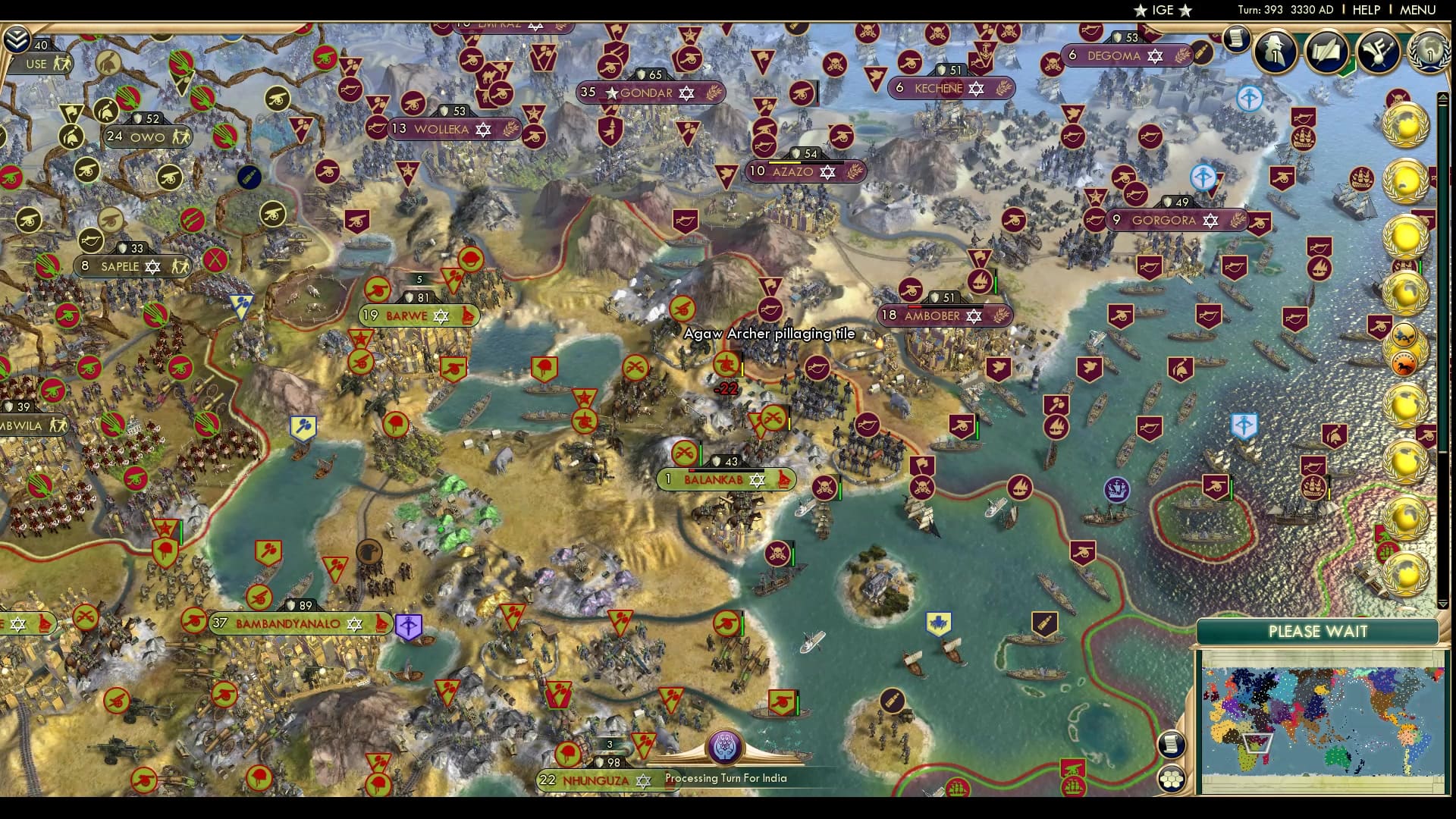This screenshot has height=819, width=1456.
Task: Open the minimap options scroll button
Action: 1171,744
